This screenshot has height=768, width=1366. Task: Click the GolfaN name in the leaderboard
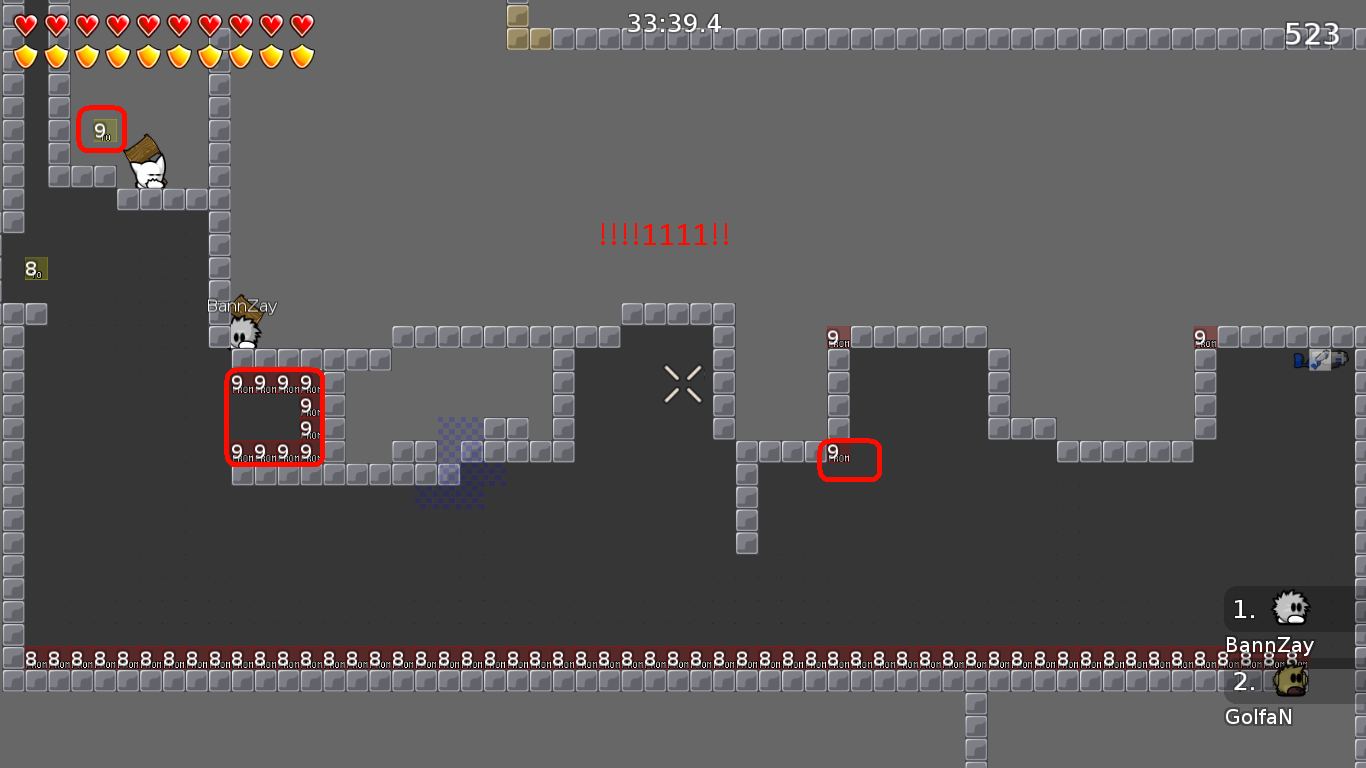(1259, 716)
